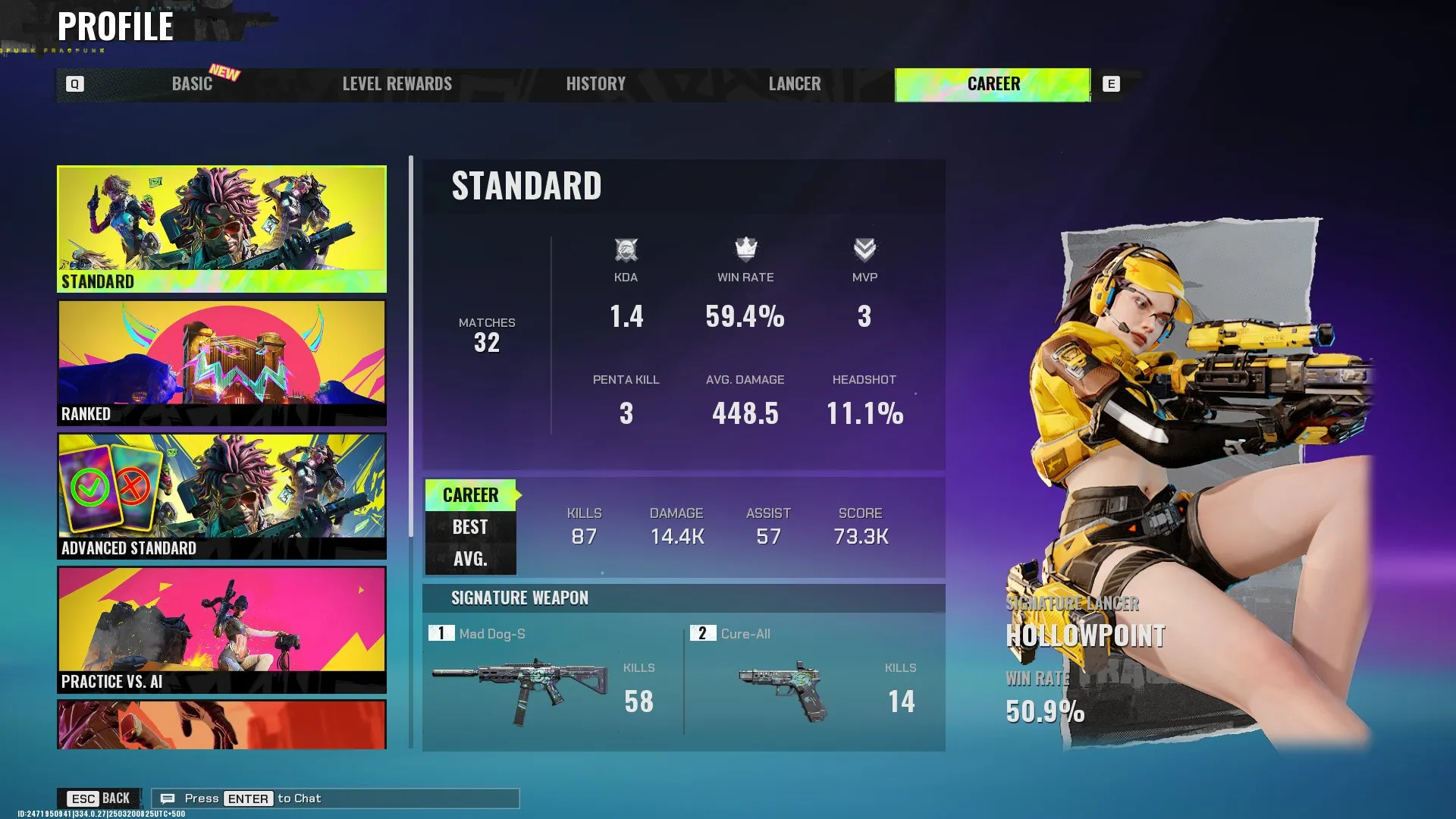Click the chat bubble icon
The image size is (1456, 819).
pyautogui.click(x=168, y=798)
